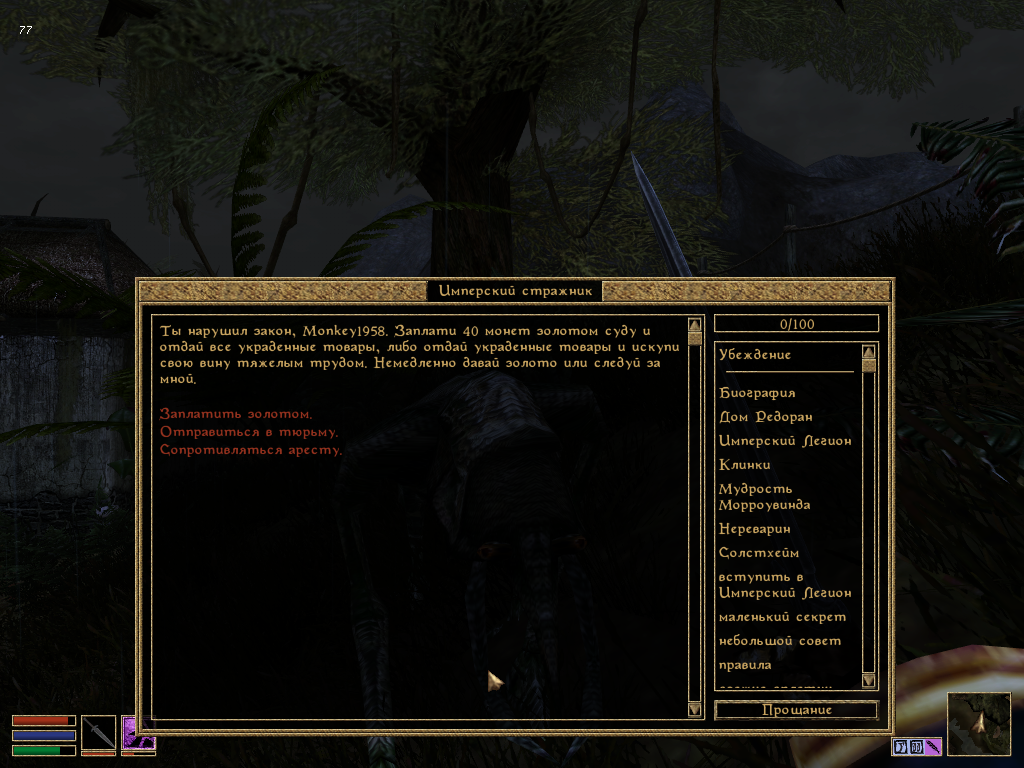
Task: Click dialogue text scroll-down arrow
Action: [x=695, y=709]
